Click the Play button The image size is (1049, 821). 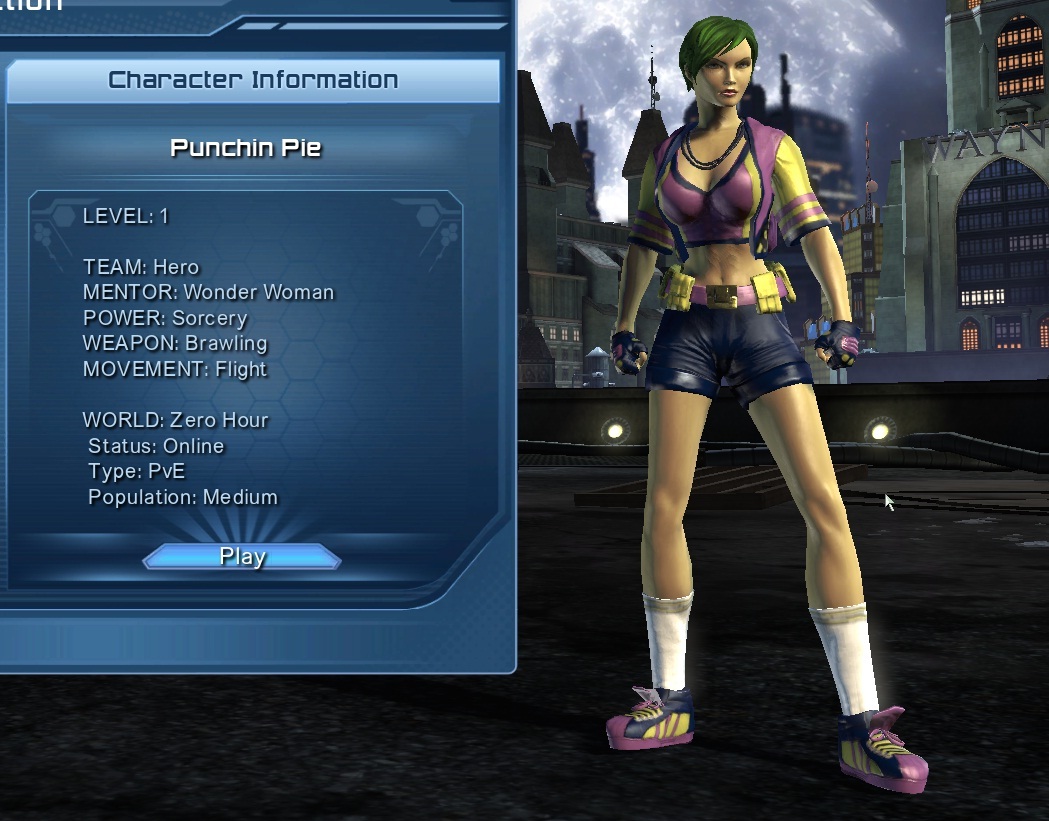pos(242,557)
